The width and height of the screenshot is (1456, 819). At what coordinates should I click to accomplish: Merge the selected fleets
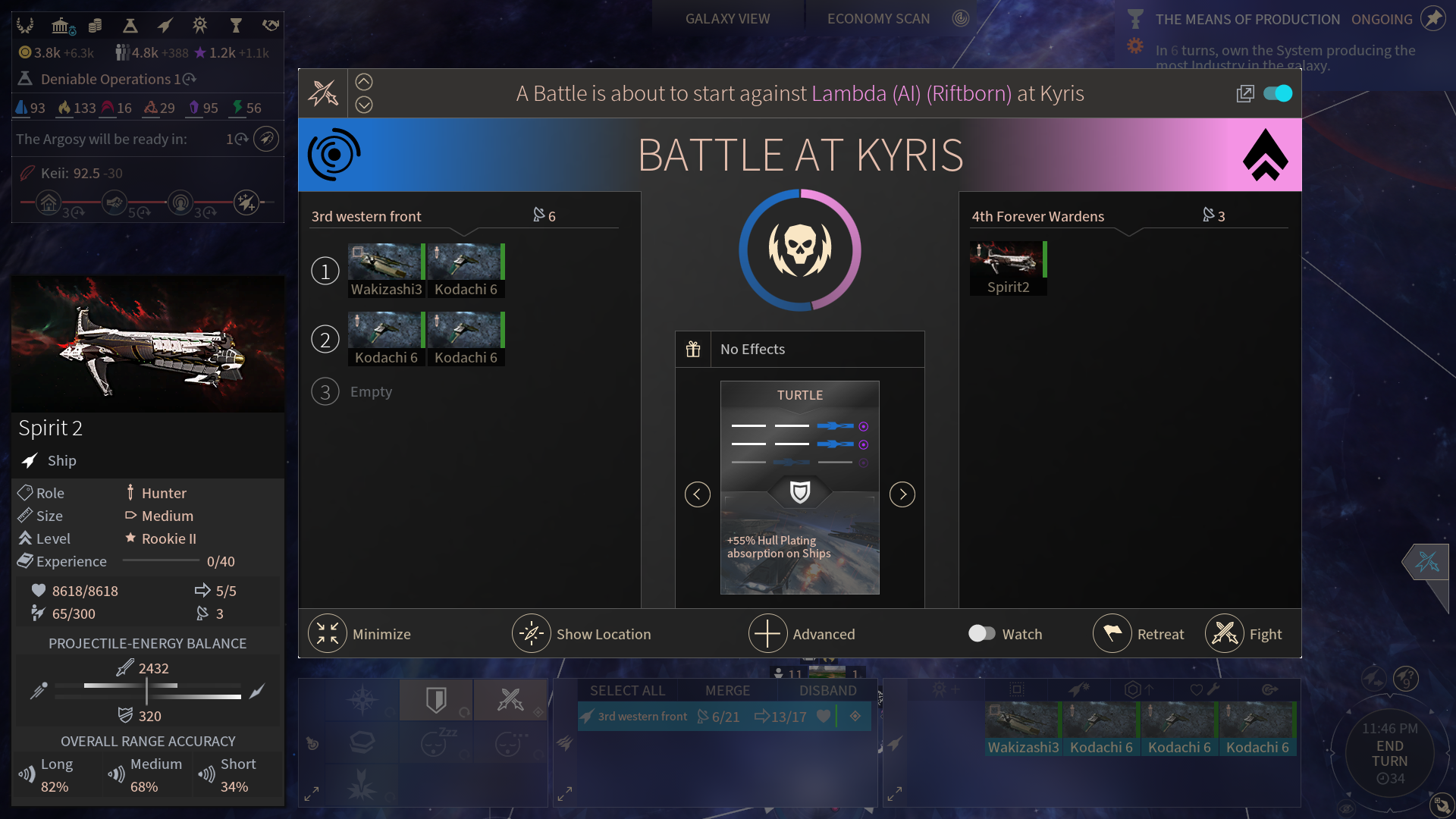[x=727, y=691]
